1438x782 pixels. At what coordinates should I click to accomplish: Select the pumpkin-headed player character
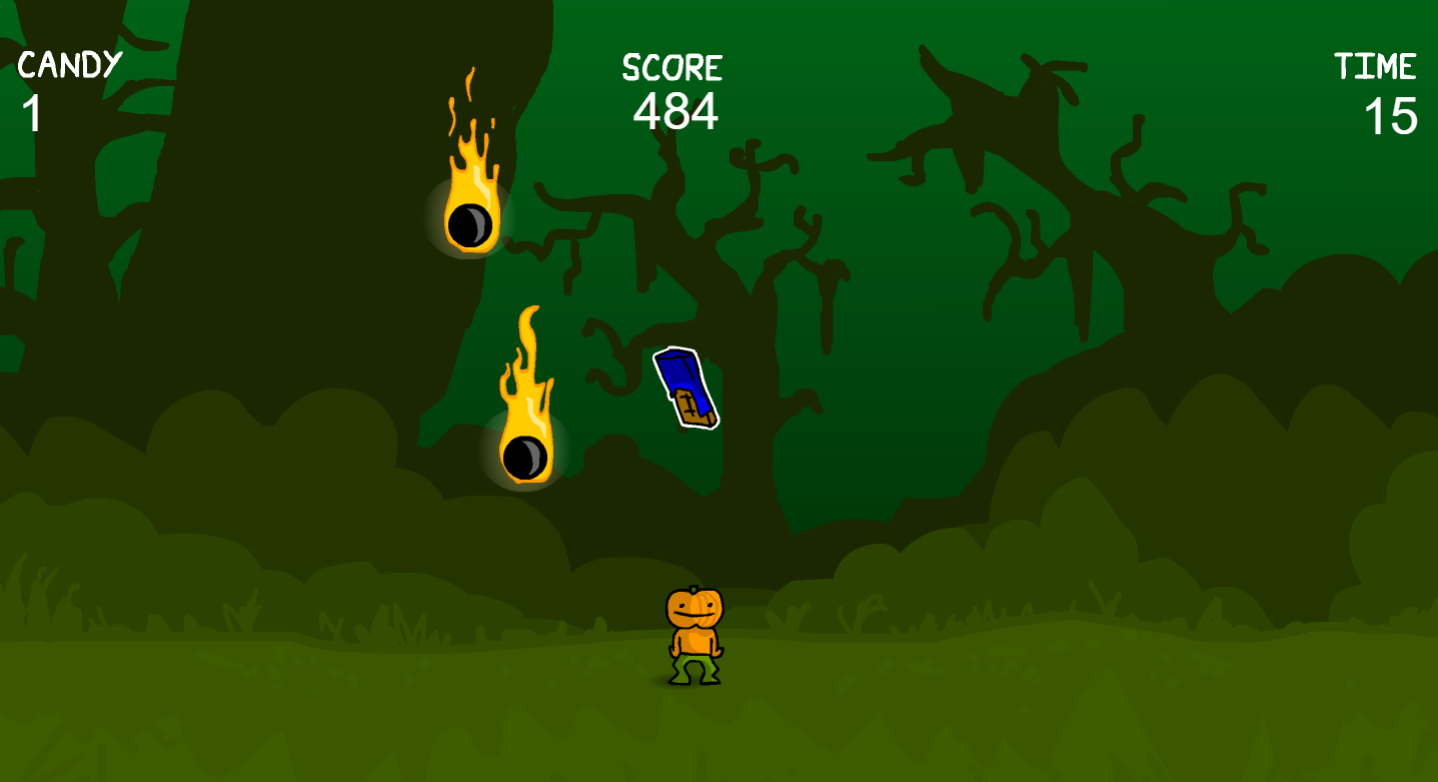coord(697,635)
